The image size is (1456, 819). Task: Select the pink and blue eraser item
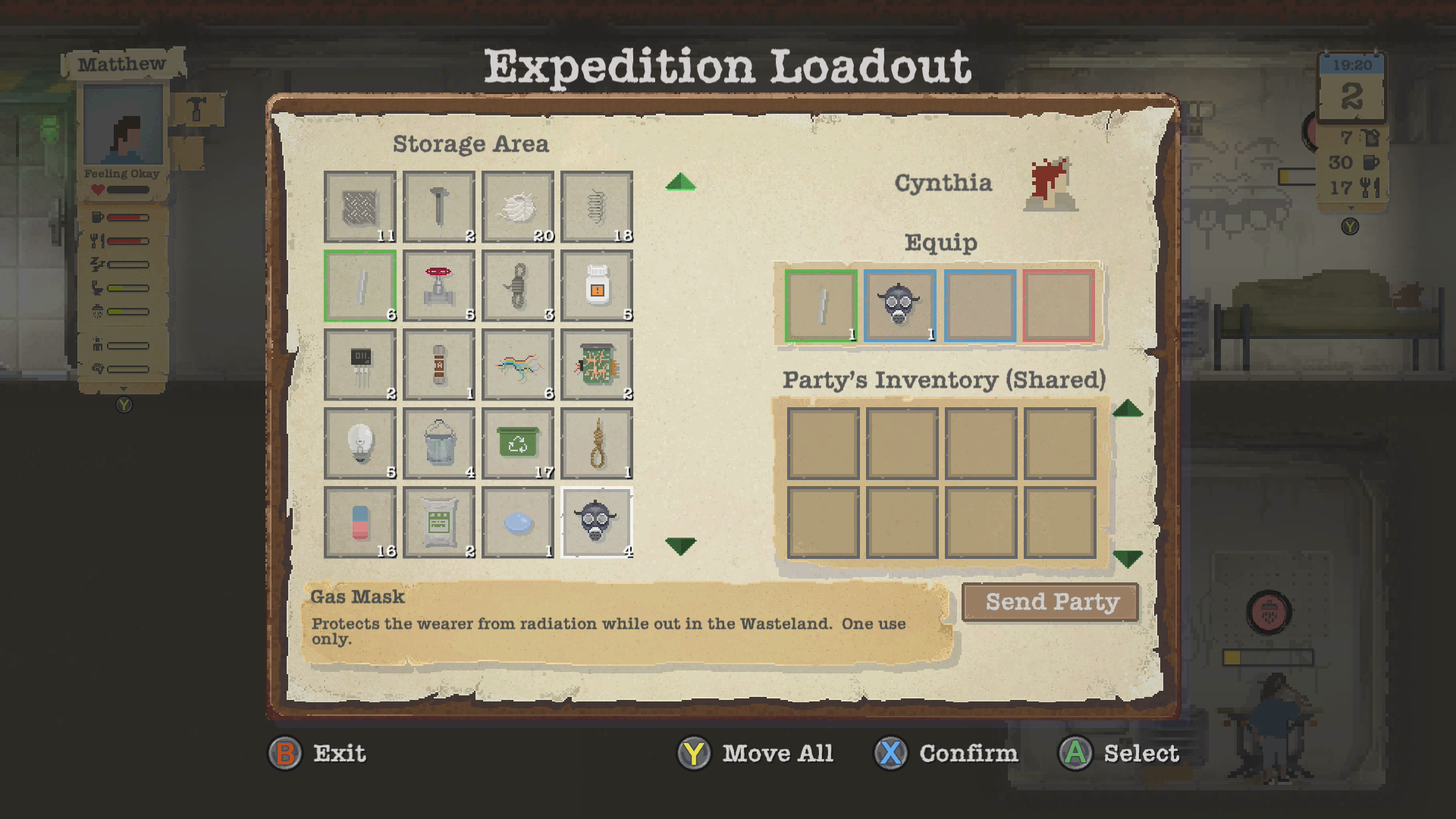click(x=360, y=522)
